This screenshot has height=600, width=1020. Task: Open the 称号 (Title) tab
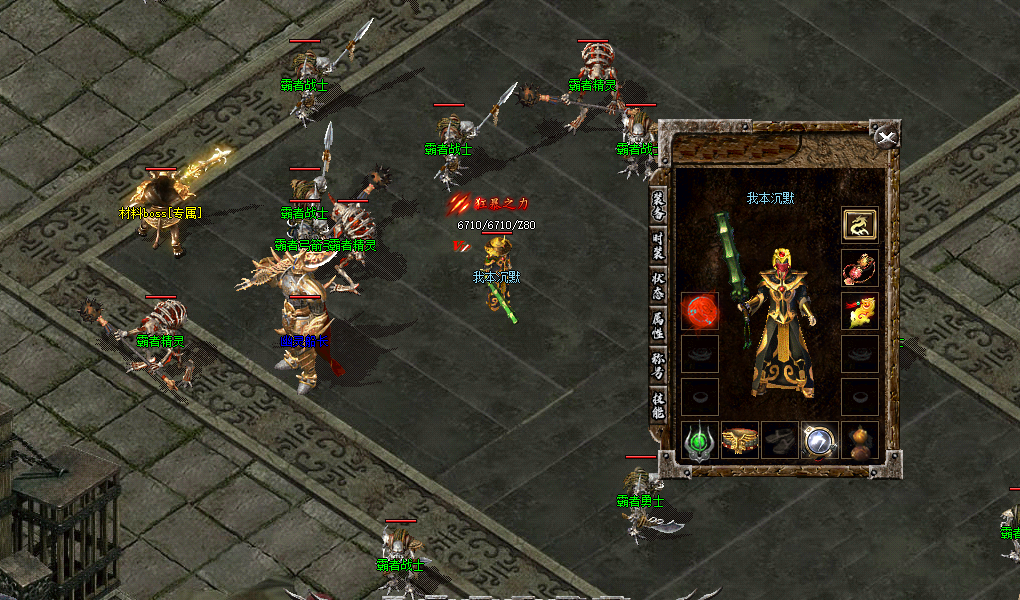coord(658,366)
